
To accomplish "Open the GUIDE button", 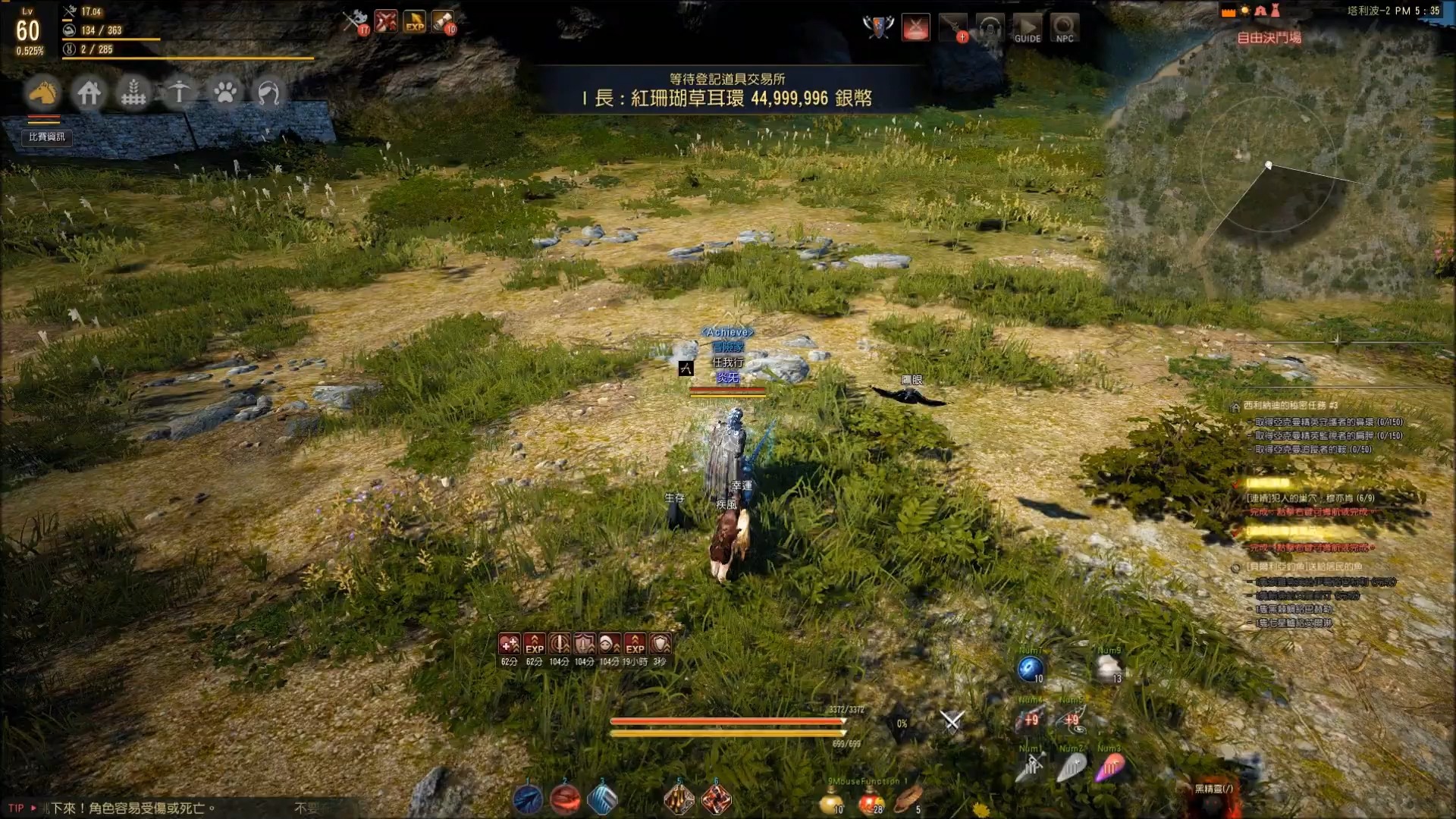I will tap(1028, 28).
